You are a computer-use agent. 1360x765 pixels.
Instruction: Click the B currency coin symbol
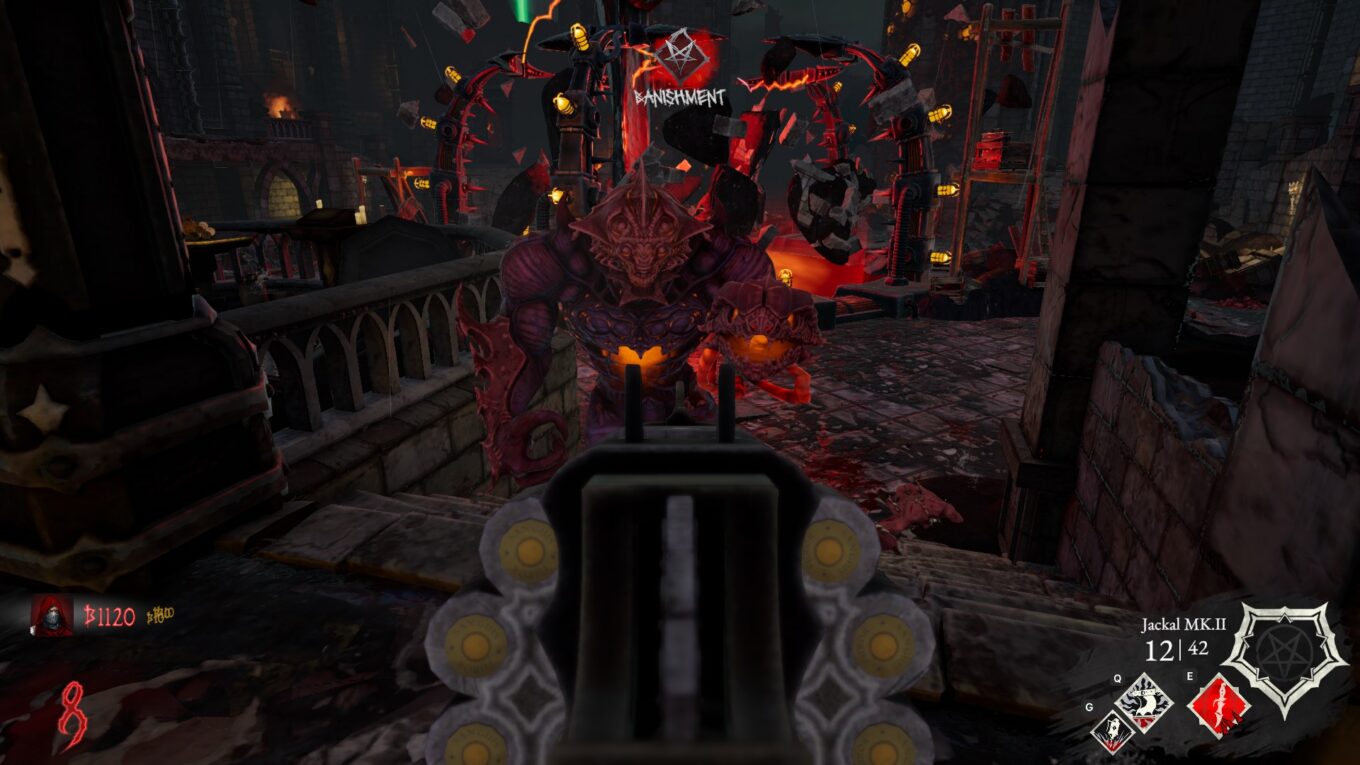click(89, 614)
